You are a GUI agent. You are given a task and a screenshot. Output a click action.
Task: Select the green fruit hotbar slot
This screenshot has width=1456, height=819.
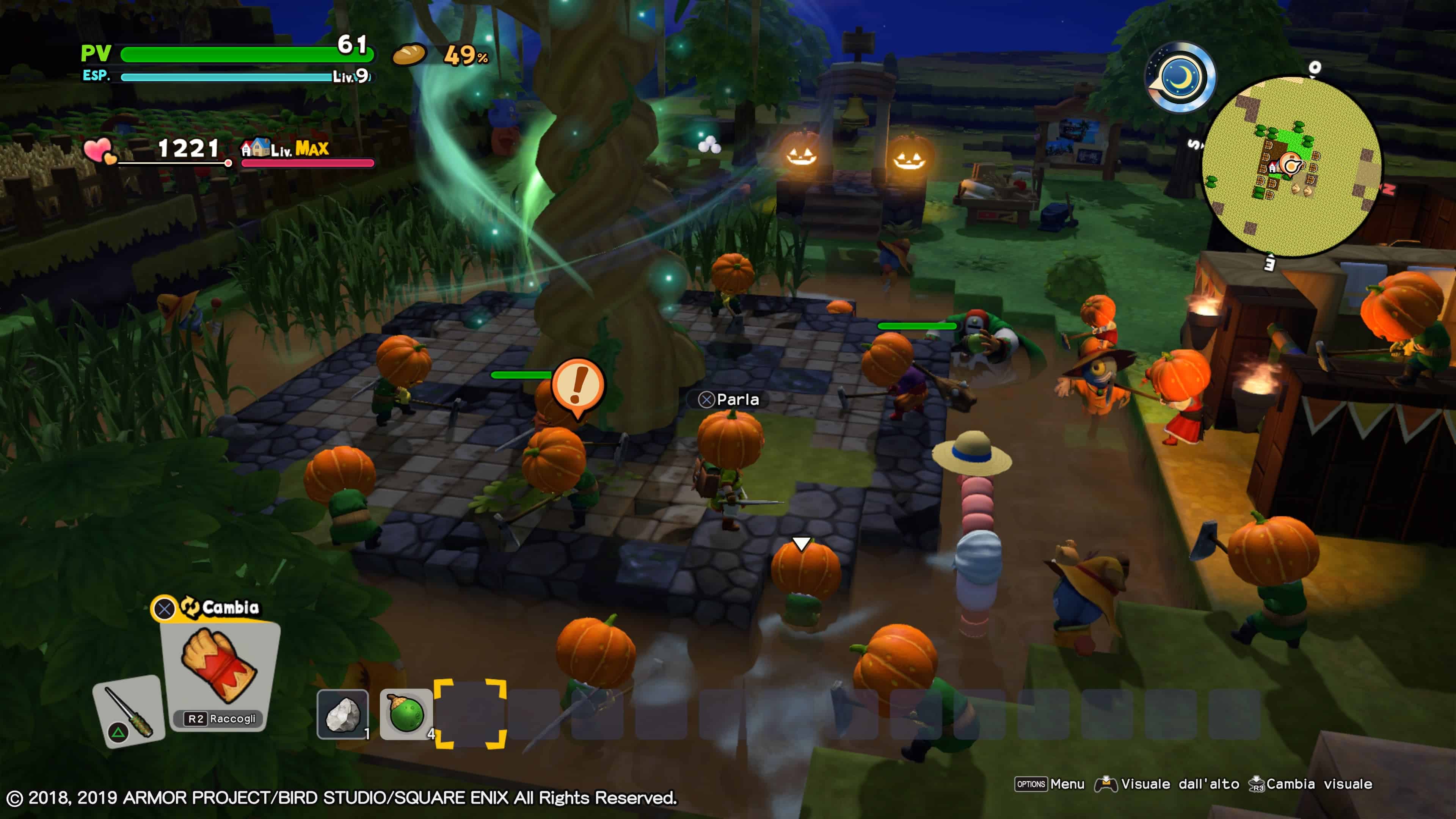pyautogui.click(x=406, y=714)
